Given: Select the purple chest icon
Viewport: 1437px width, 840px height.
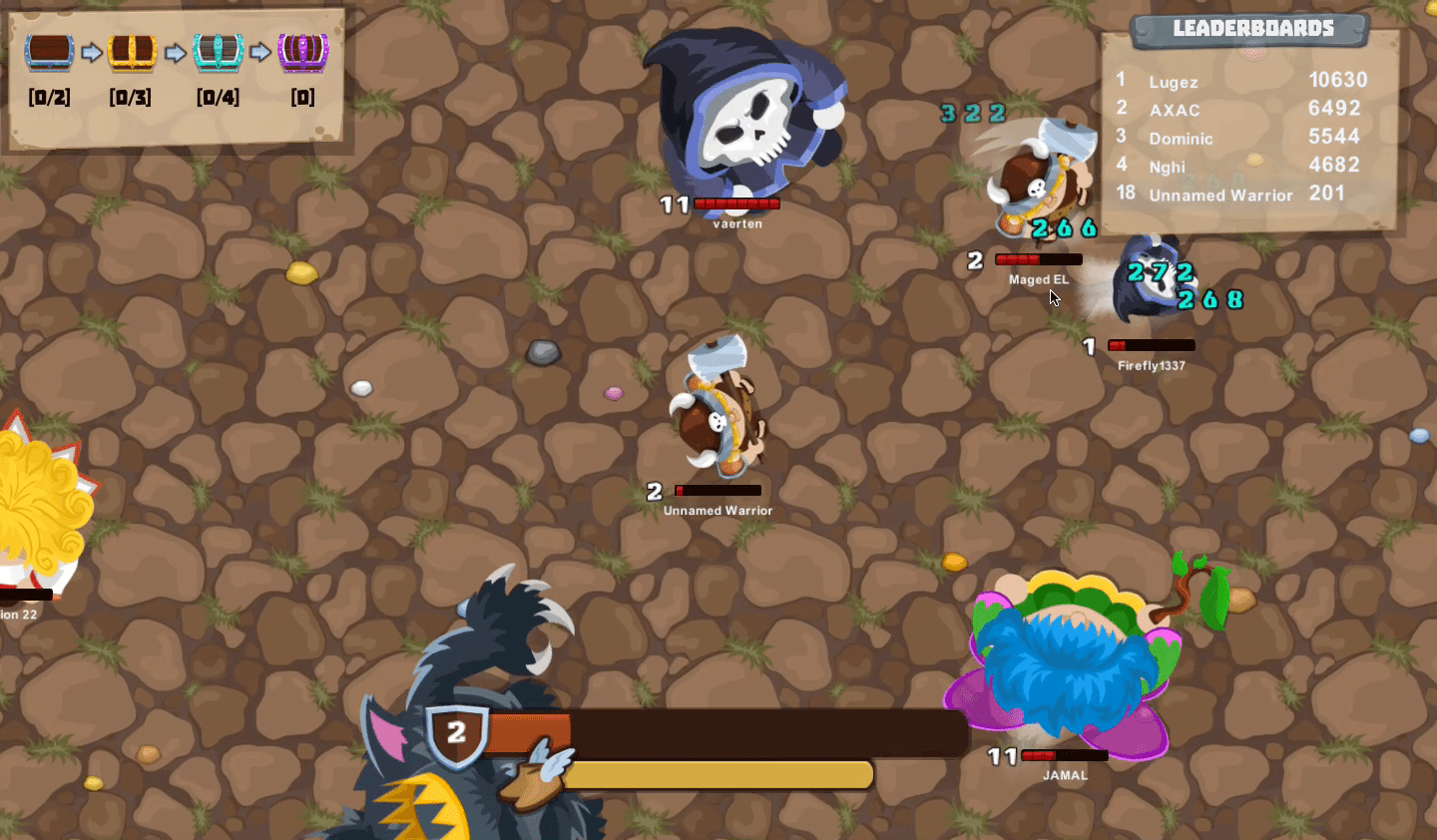Looking at the screenshot, I should click(x=302, y=51).
